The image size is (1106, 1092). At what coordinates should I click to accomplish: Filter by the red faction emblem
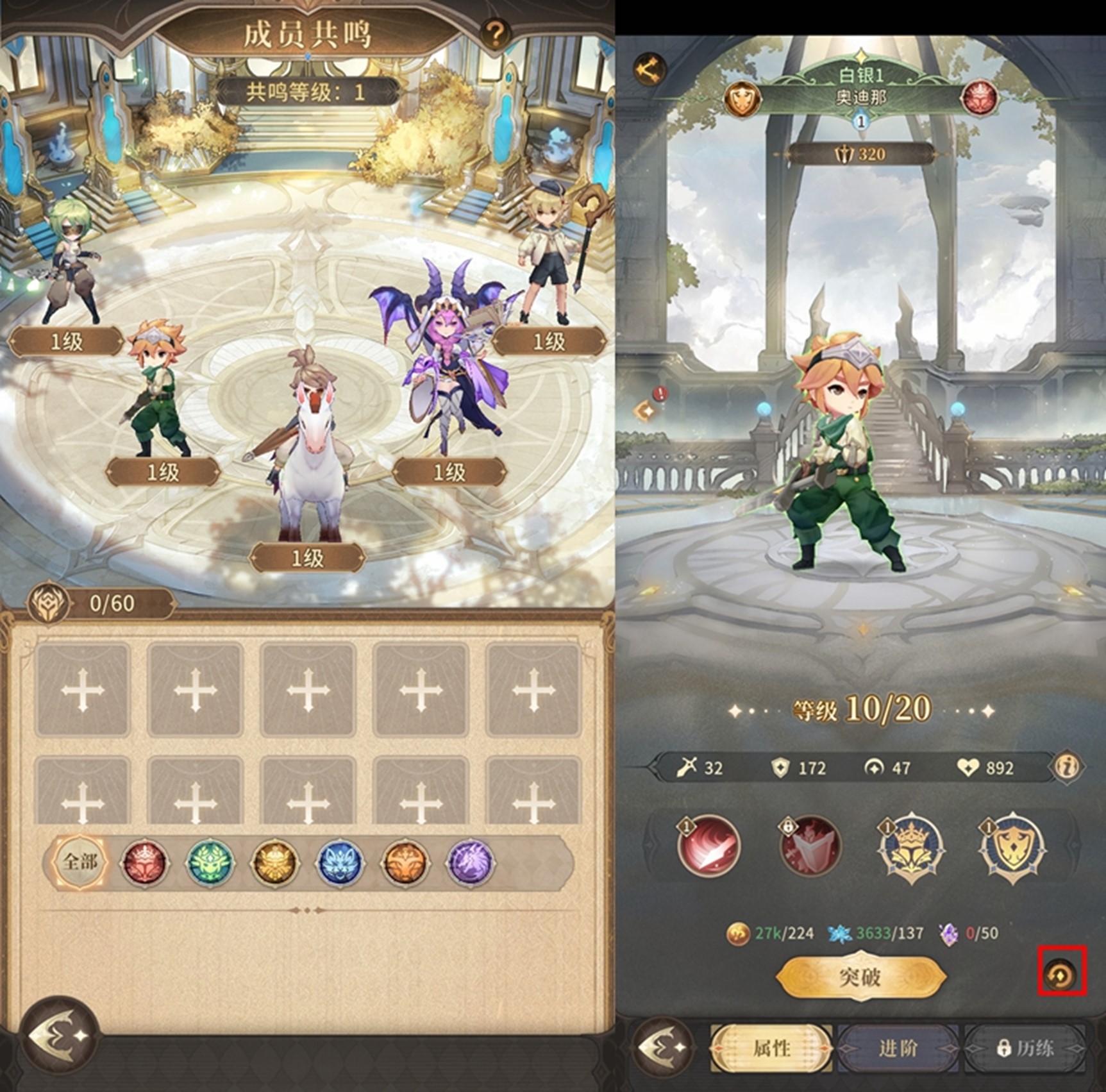click(145, 862)
